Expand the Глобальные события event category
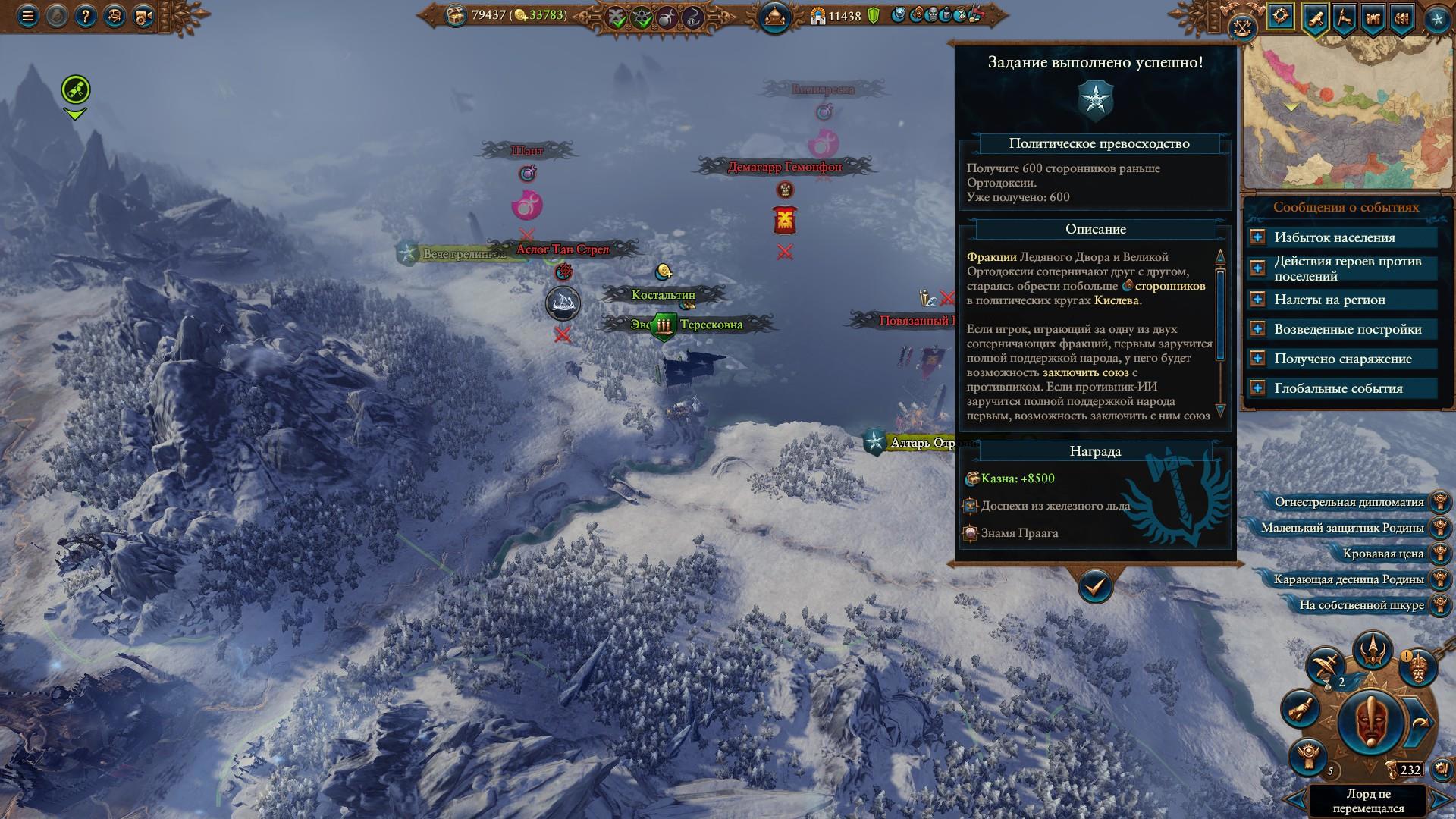This screenshot has width=1456, height=819. pos(1257,388)
